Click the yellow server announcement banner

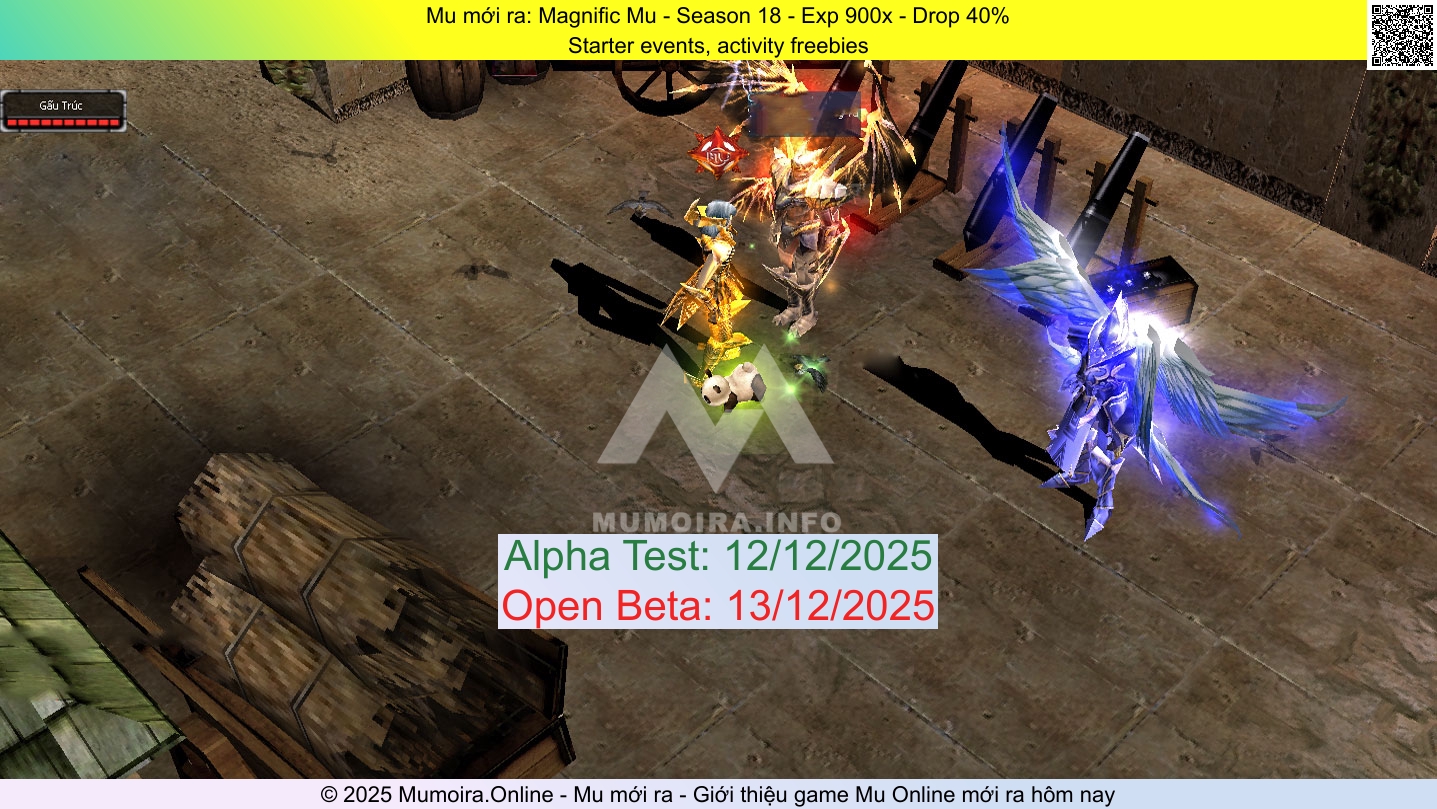717,30
